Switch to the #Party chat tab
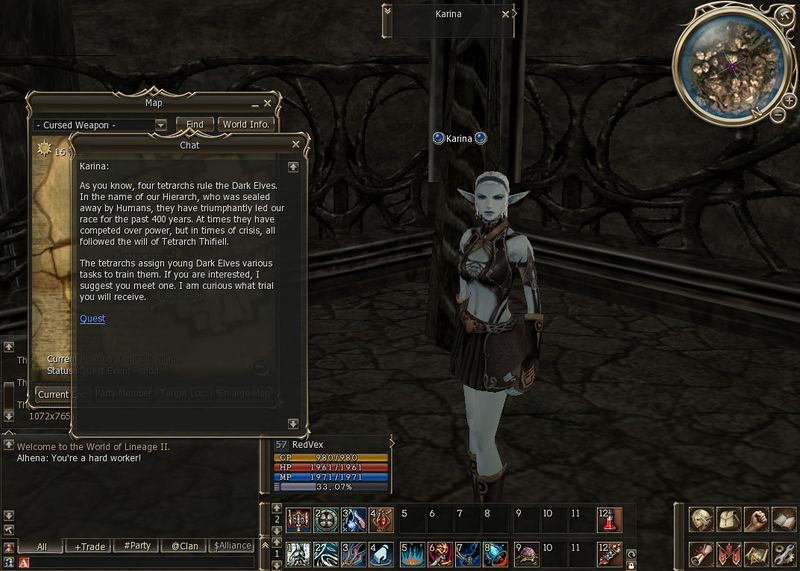 (138, 546)
